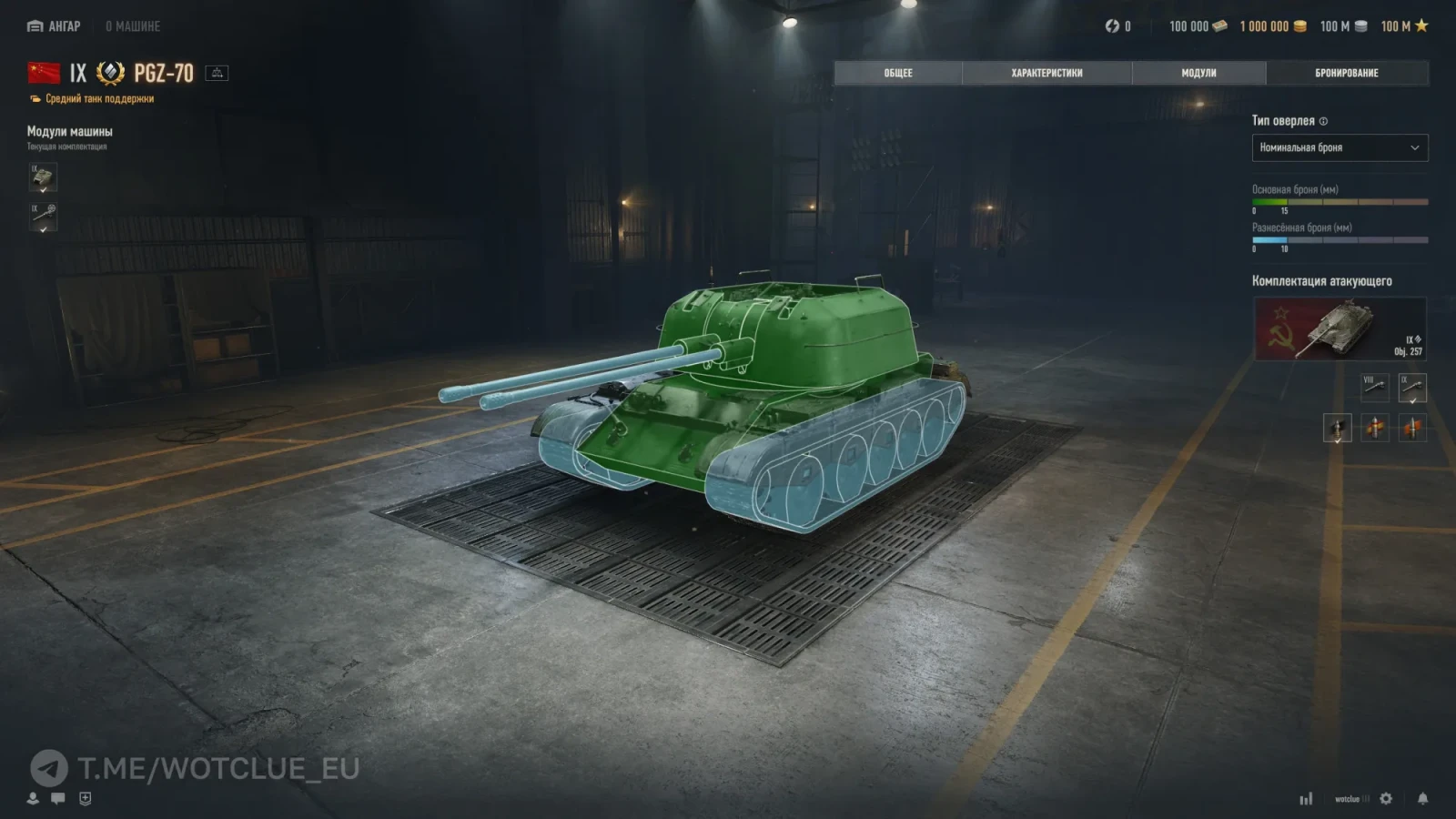Change the attacker Obj. 257 vehicle card
The image size is (1456, 819).
(x=1340, y=329)
